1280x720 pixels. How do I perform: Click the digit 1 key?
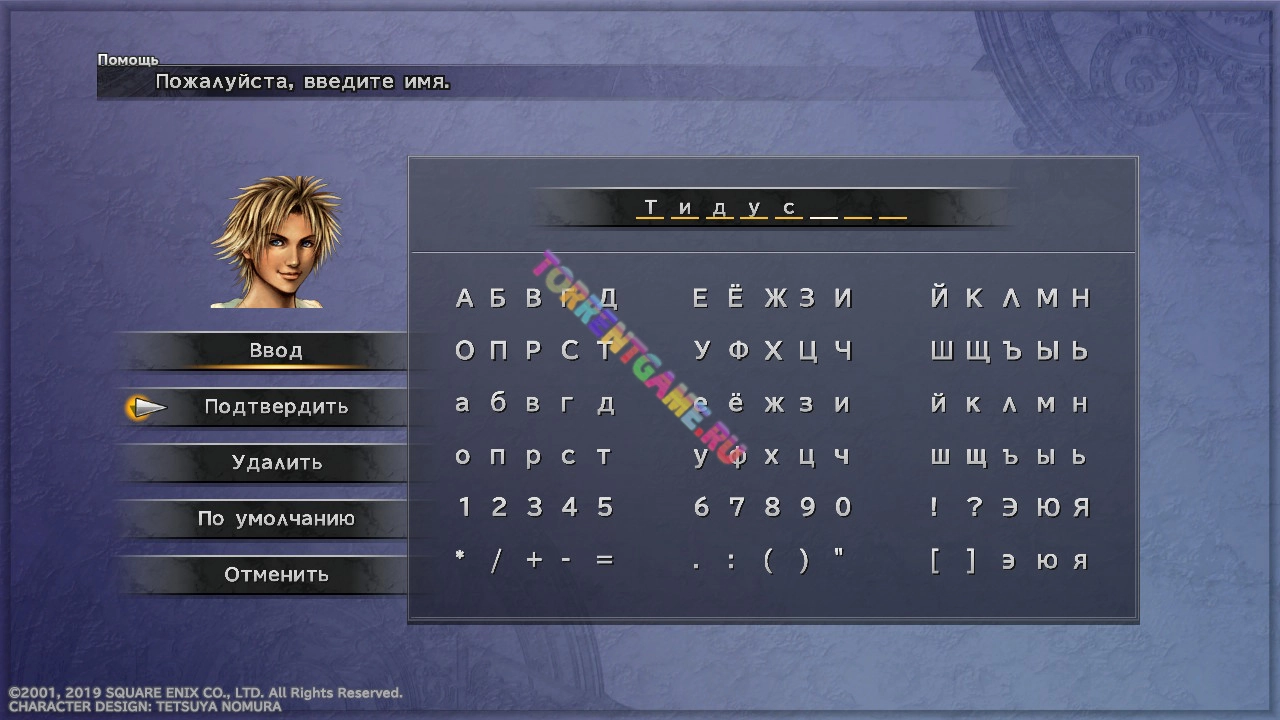point(464,507)
